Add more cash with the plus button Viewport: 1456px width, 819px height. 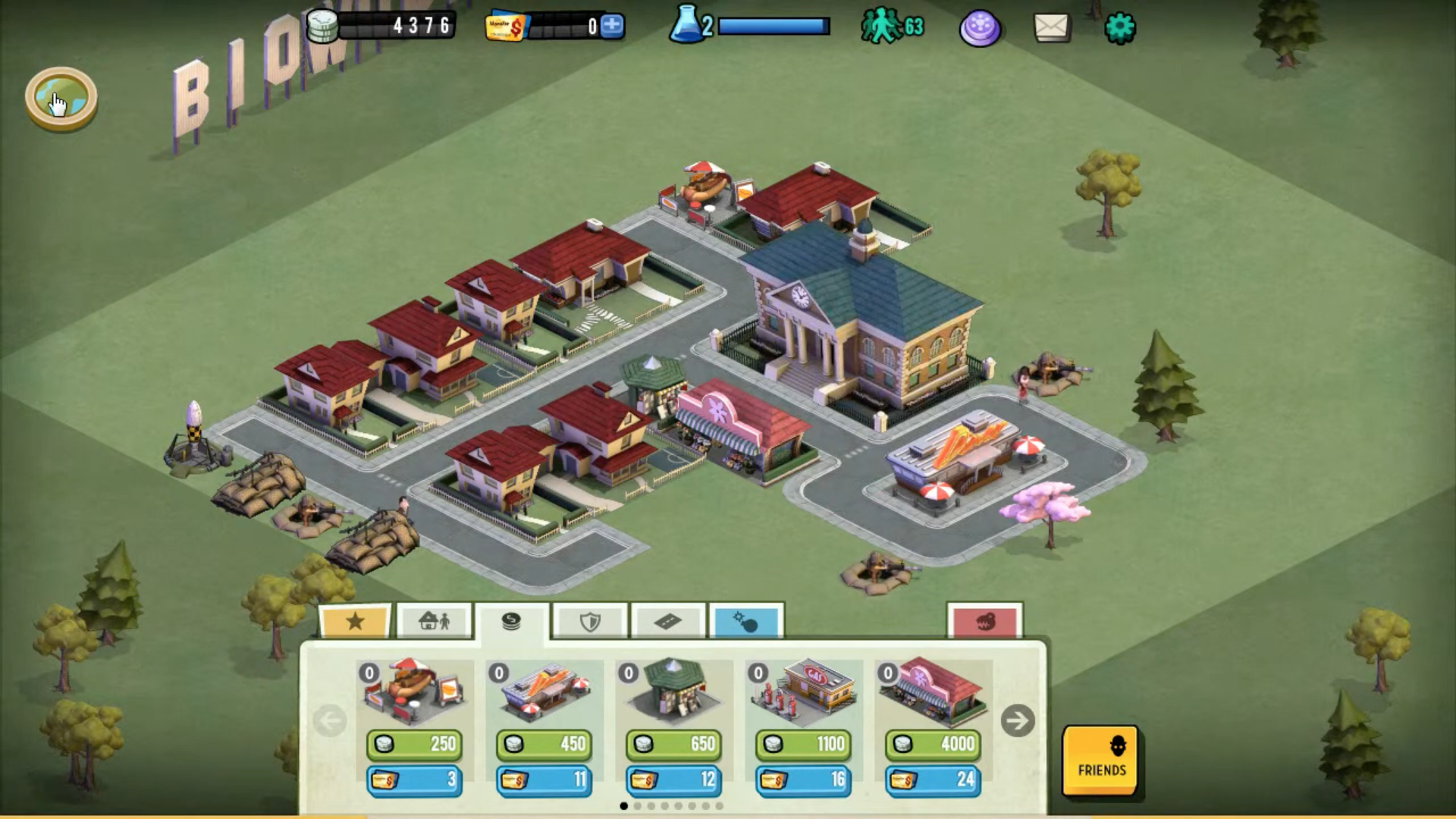coord(611,27)
